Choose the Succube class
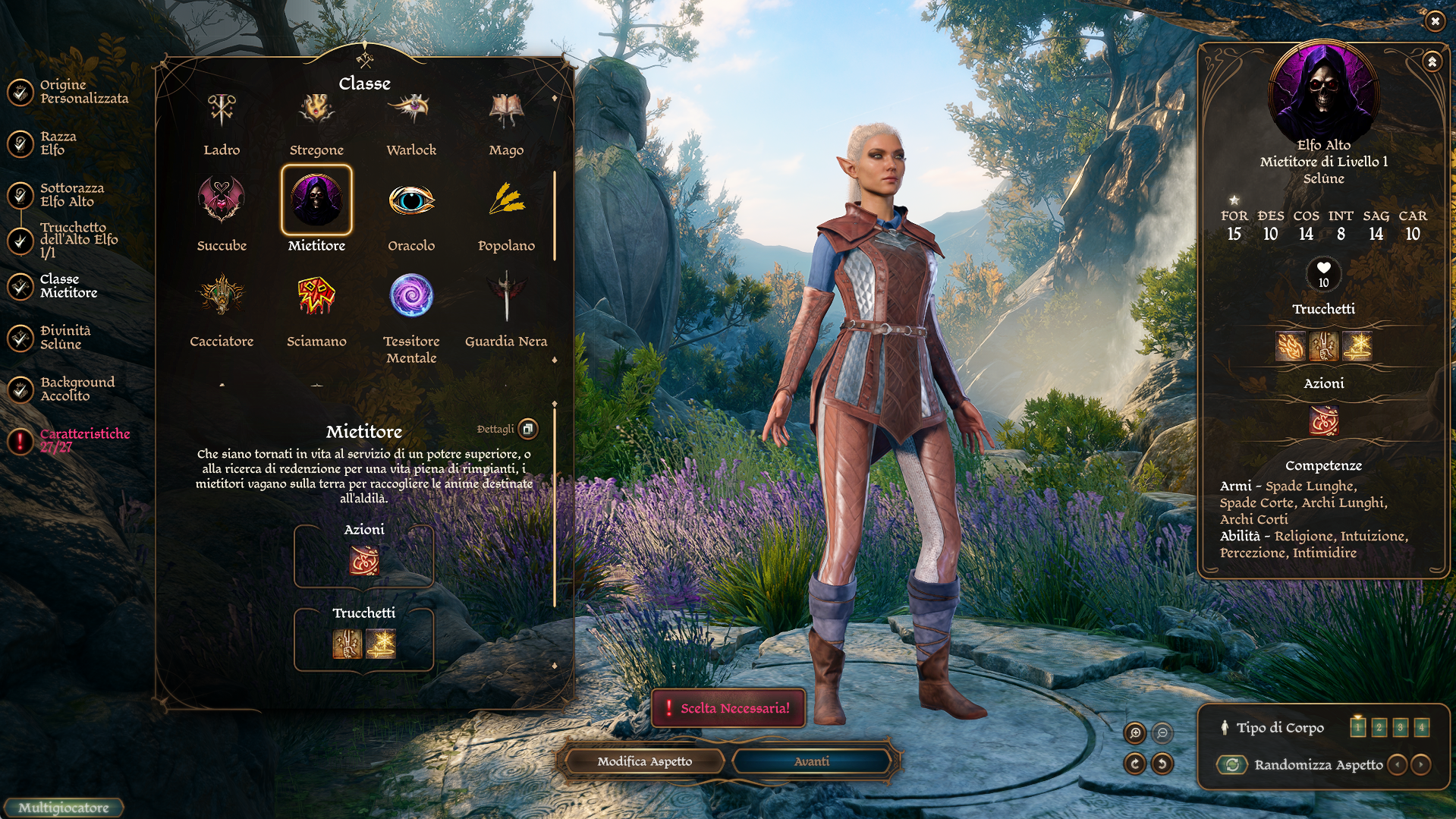Screen dimensions: 1456x819 (x=222, y=200)
